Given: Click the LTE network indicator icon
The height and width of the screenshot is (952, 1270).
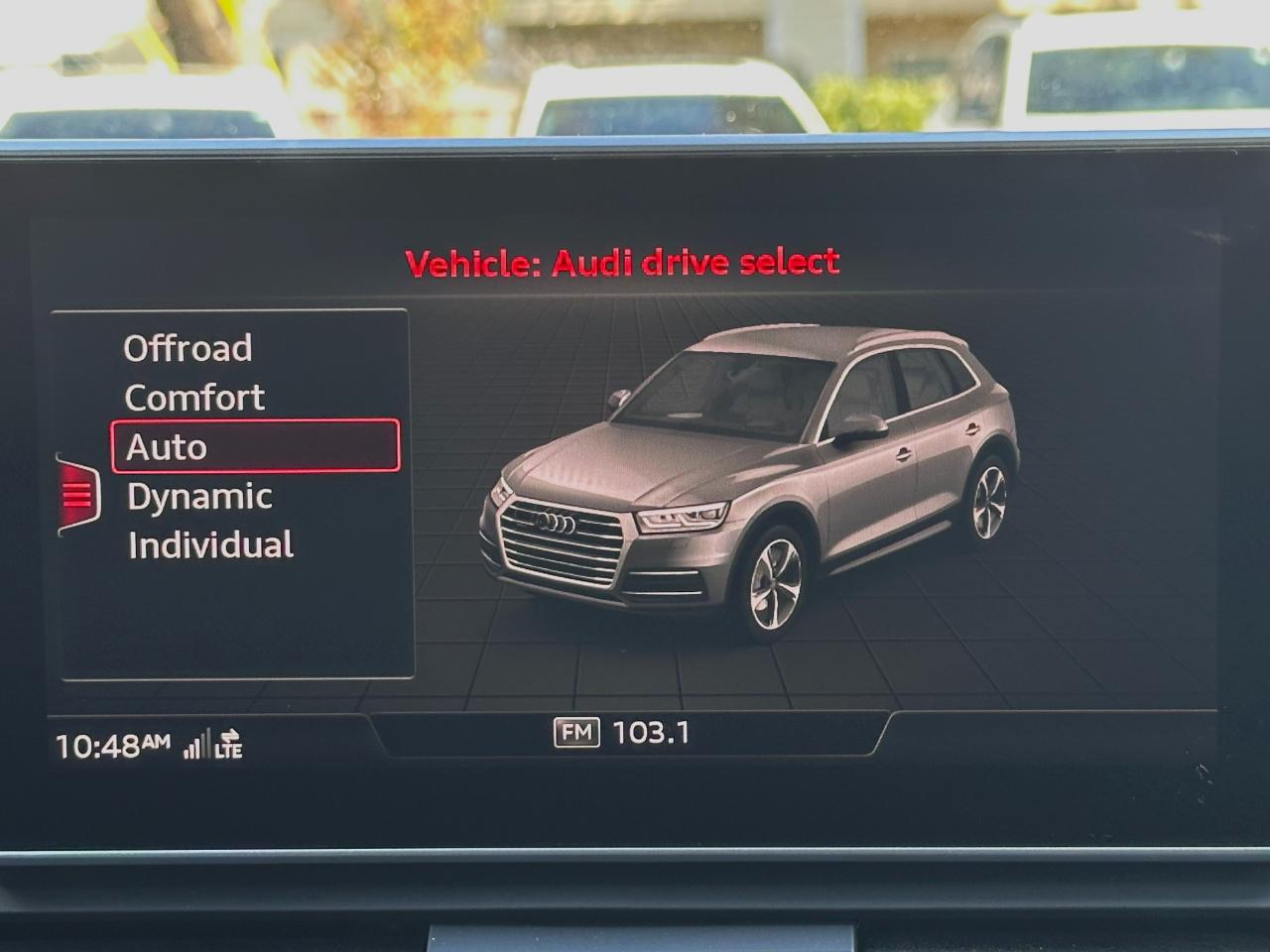Looking at the screenshot, I should [x=230, y=749].
